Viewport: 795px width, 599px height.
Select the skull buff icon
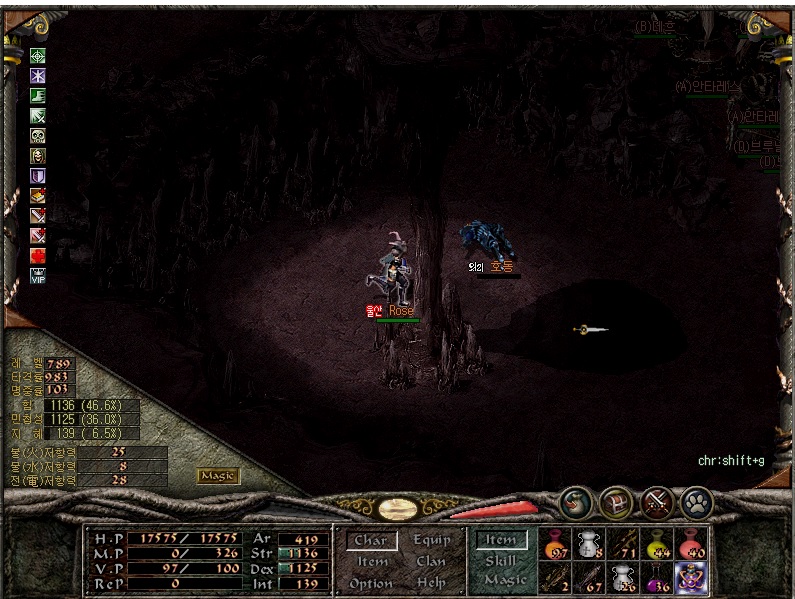point(38,136)
